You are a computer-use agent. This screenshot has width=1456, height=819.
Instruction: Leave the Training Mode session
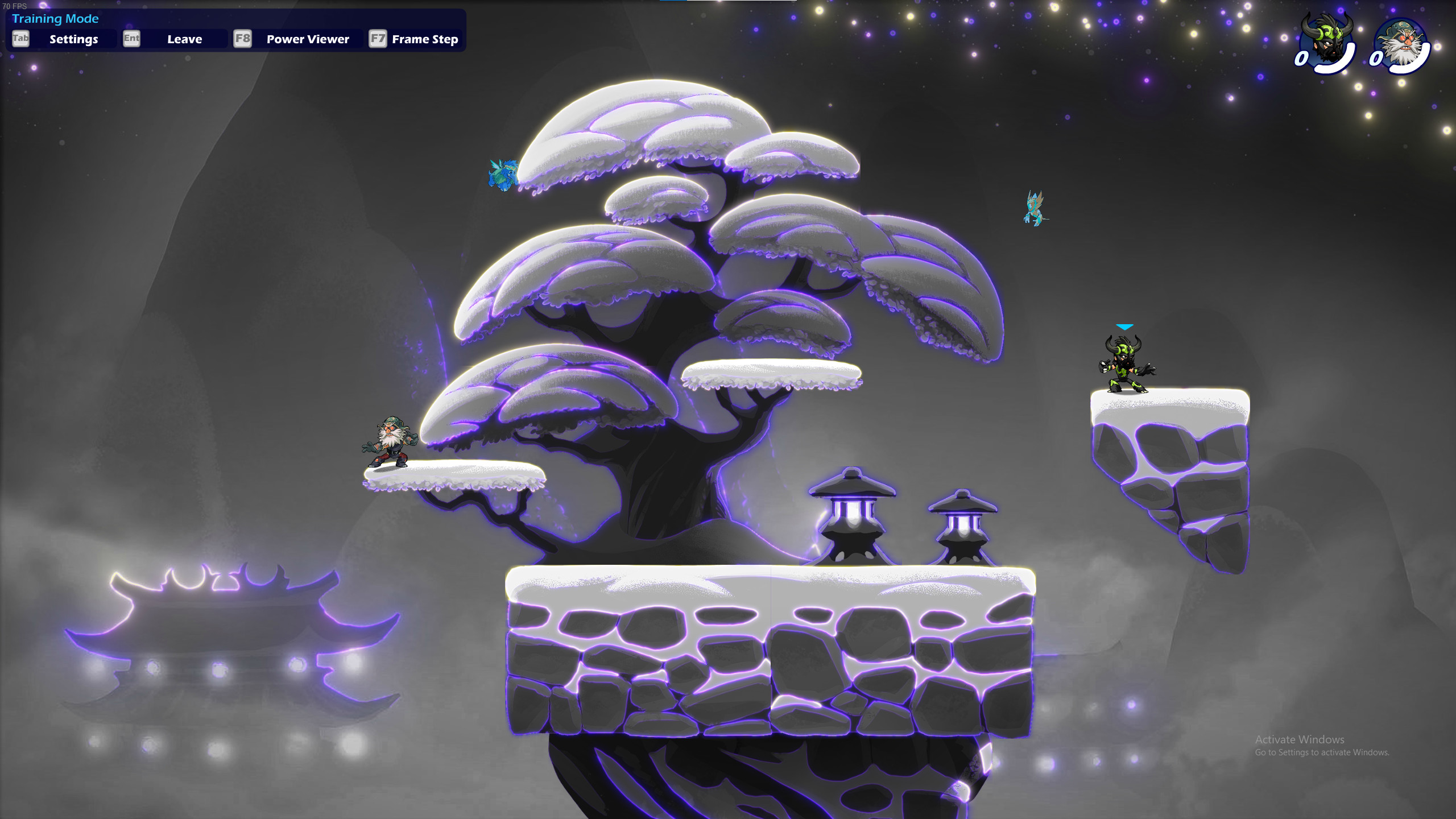(184, 39)
